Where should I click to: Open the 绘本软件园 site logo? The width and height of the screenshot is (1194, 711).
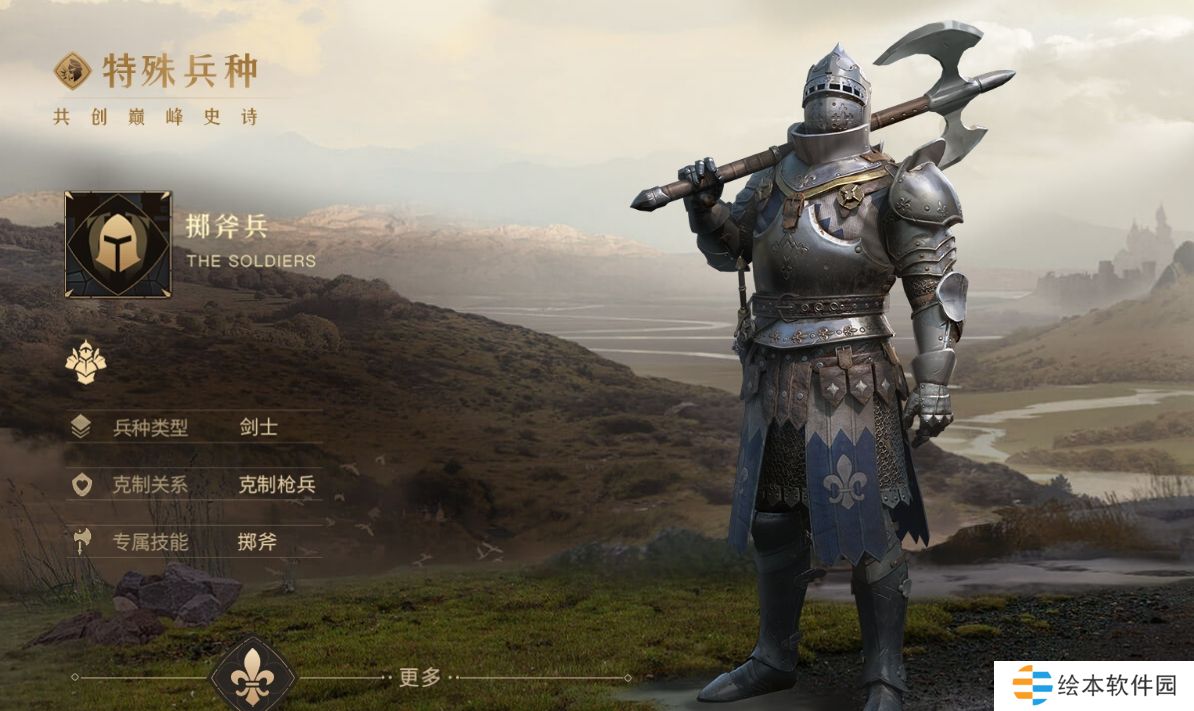1093,686
